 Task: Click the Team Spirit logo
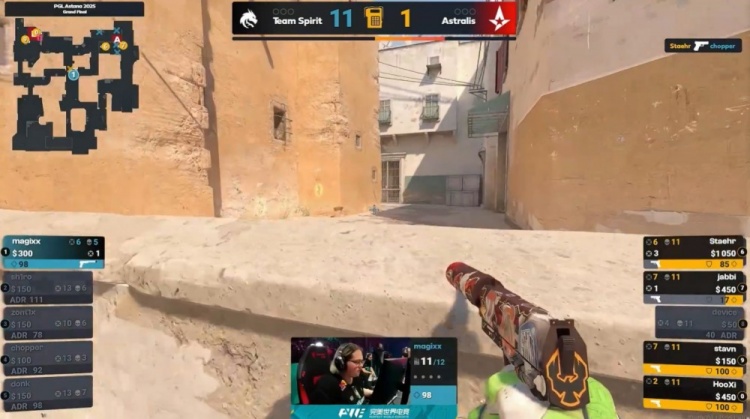[x=250, y=19]
